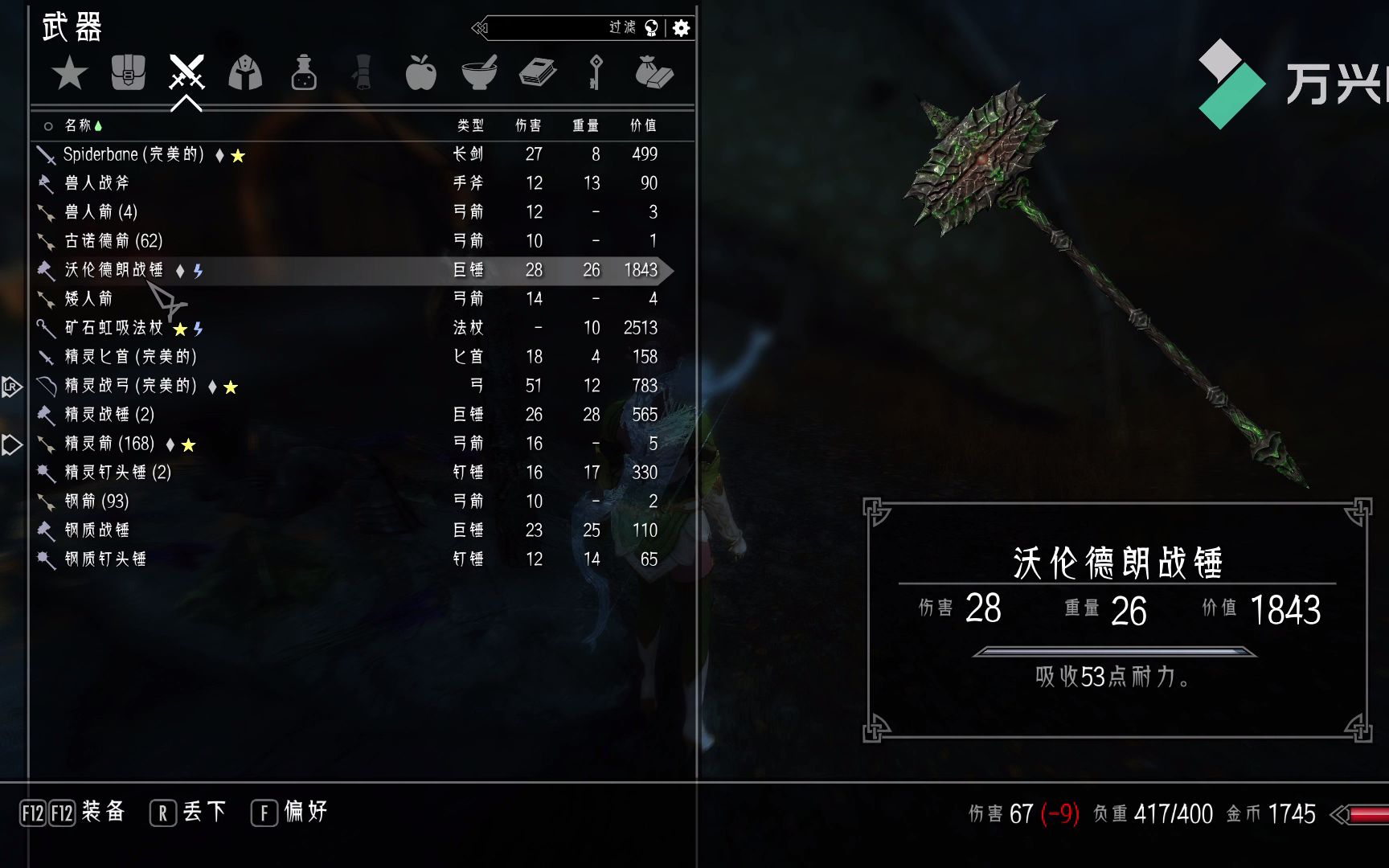
Task: Show the Ingredients mortar category
Action: [x=479, y=73]
